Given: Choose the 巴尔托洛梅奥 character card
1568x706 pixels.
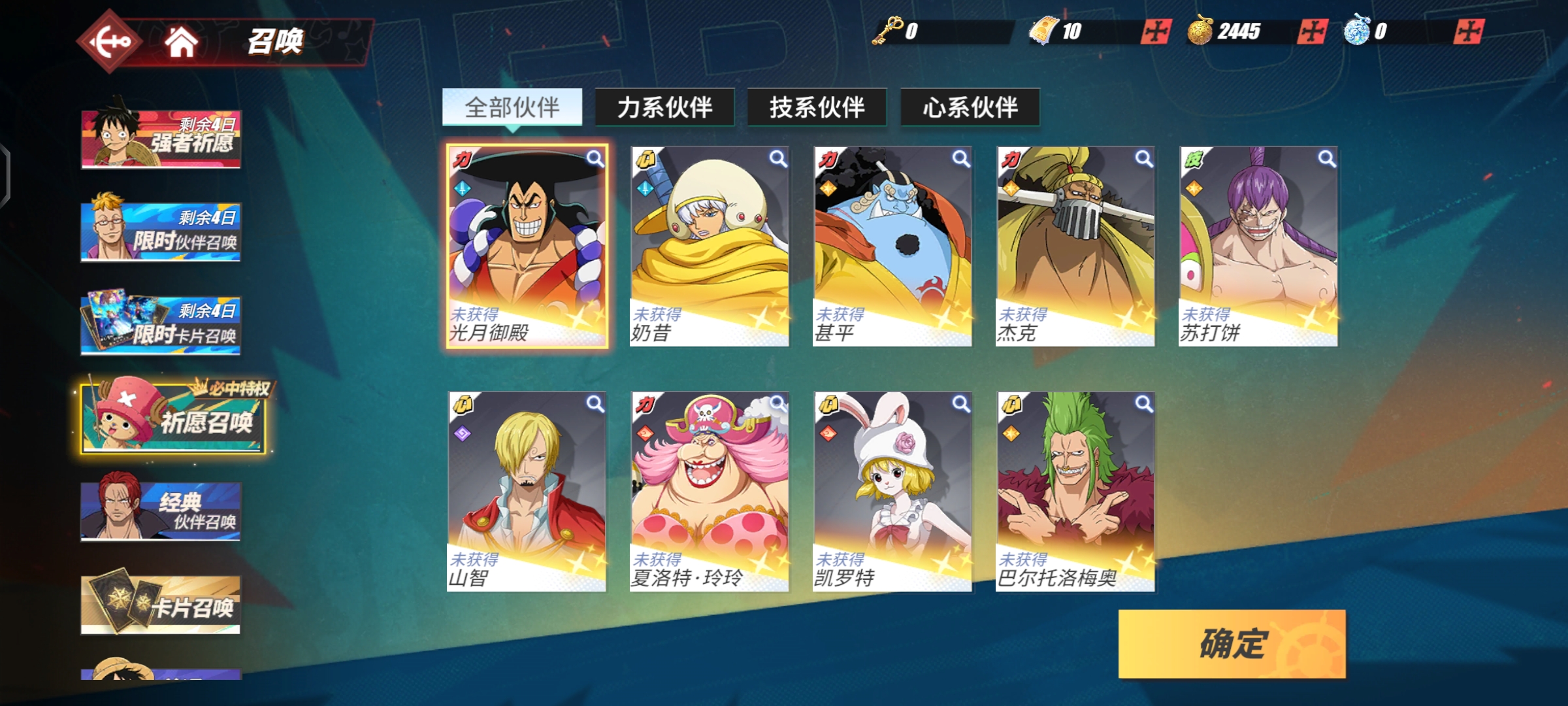Looking at the screenshot, I should click(1075, 492).
